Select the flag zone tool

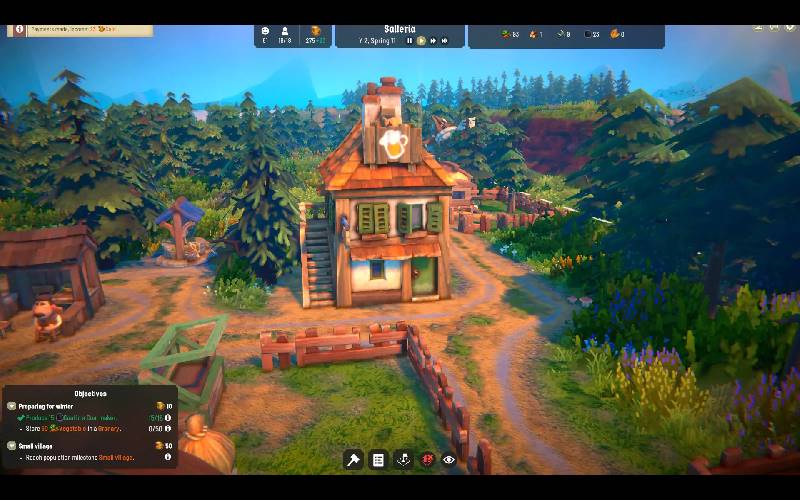pos(402,460)
